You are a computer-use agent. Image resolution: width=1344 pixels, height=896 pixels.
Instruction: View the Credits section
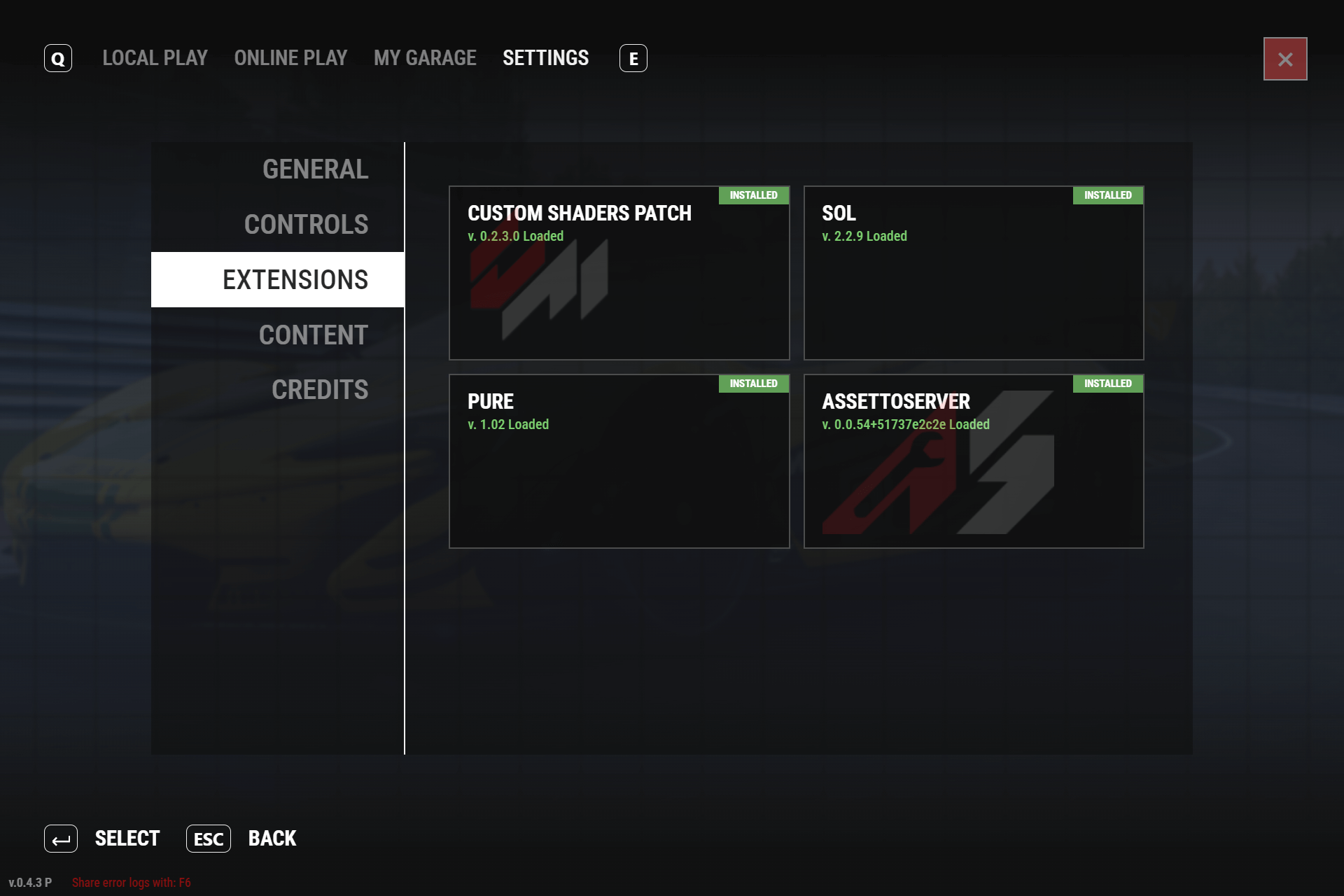[x=319, y=390]
